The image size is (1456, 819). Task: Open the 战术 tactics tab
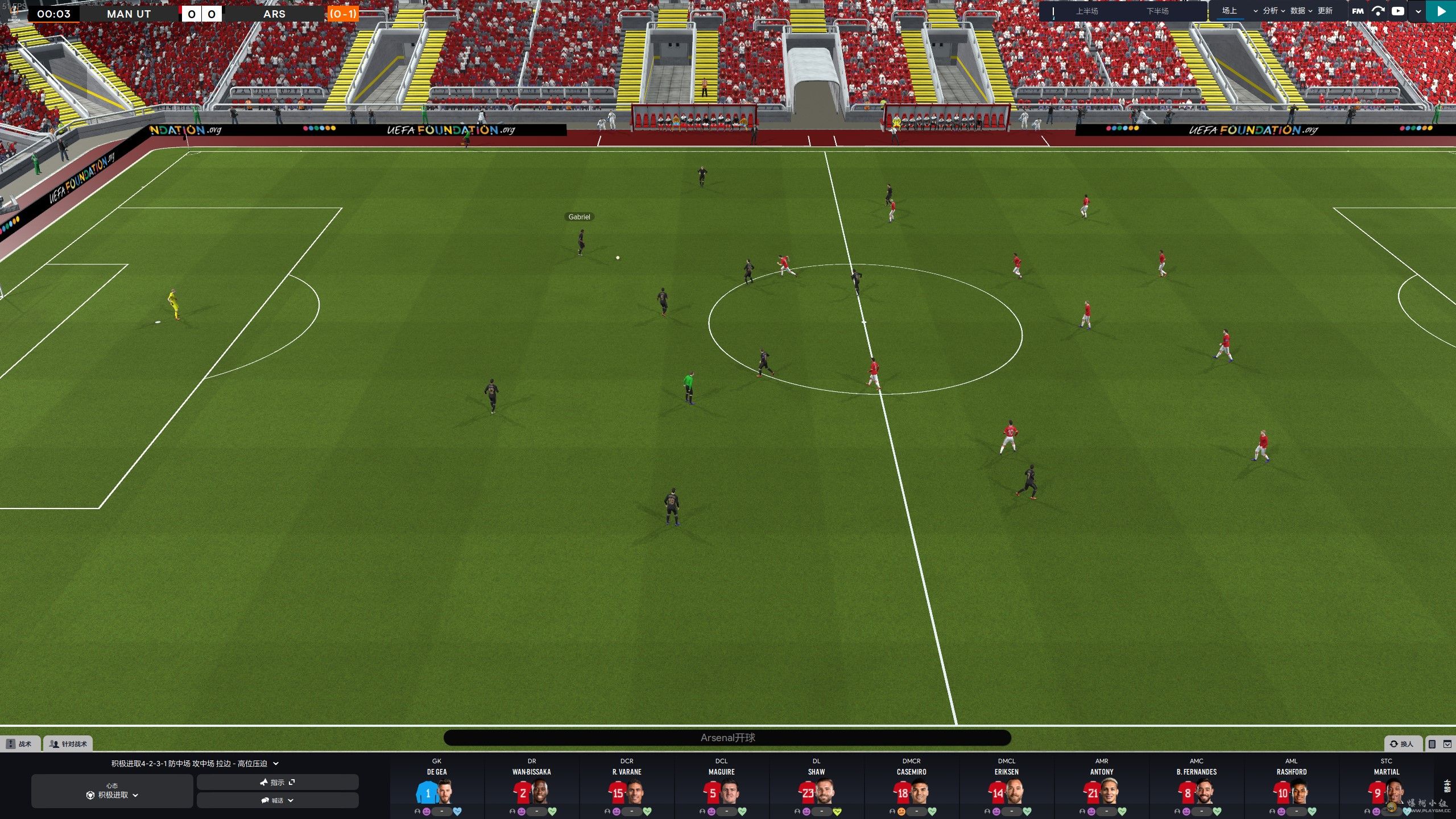pos(20,743)
